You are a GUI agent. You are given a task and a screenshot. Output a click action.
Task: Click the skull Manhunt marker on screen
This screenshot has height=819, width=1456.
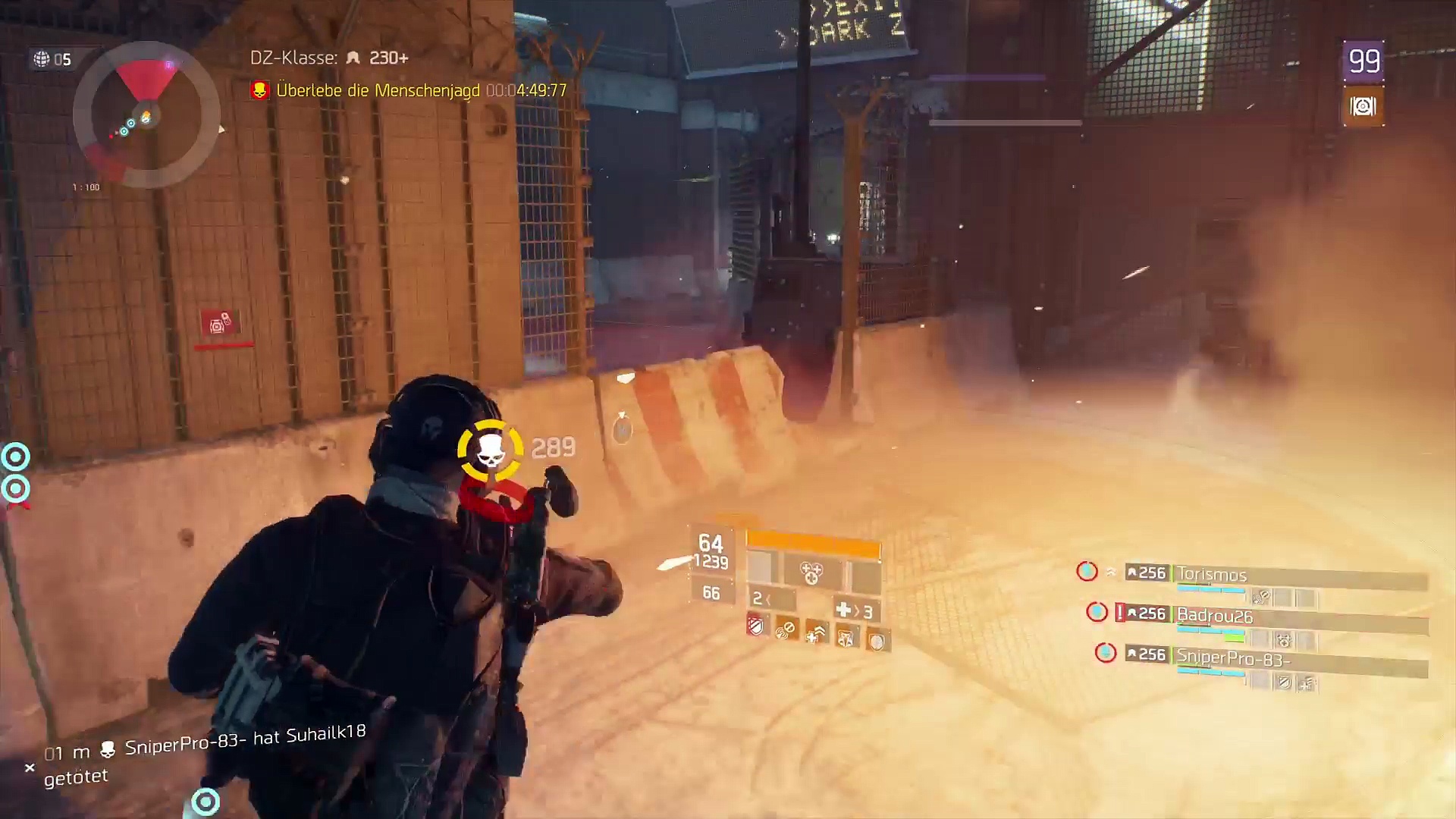[x=490, y=451]
